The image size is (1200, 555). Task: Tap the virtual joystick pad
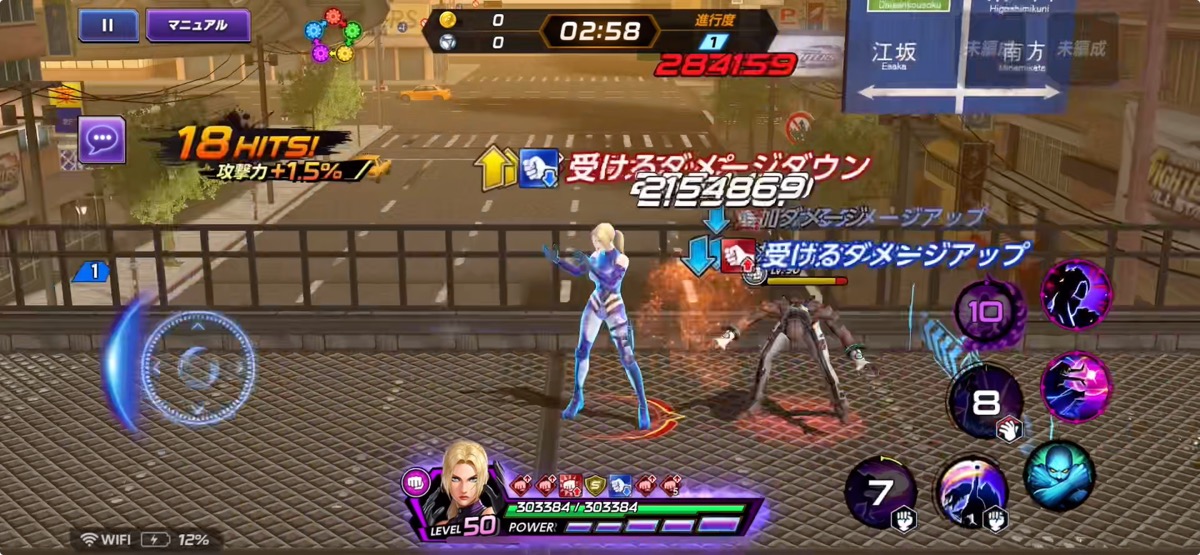(x=198, y=368)
